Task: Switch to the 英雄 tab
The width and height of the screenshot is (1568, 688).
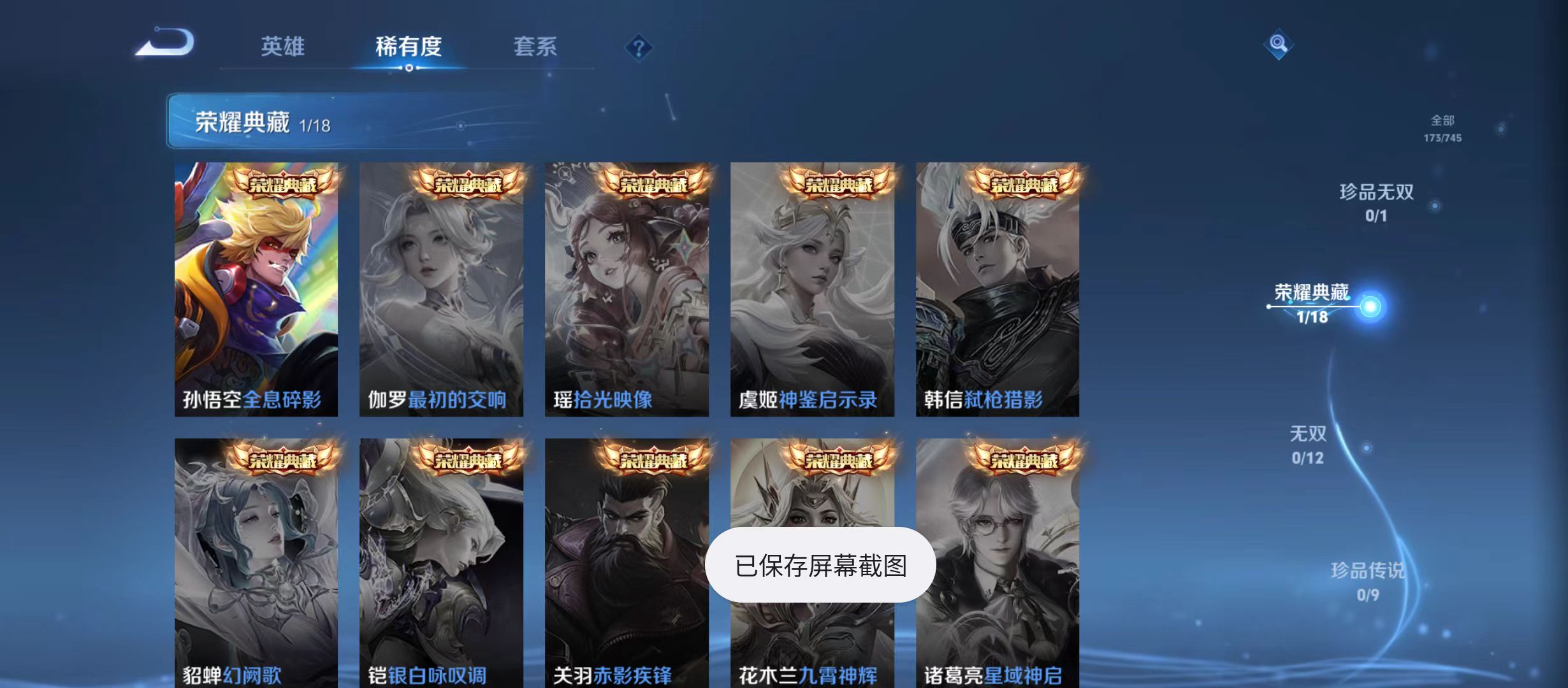Action: point(283,46)
